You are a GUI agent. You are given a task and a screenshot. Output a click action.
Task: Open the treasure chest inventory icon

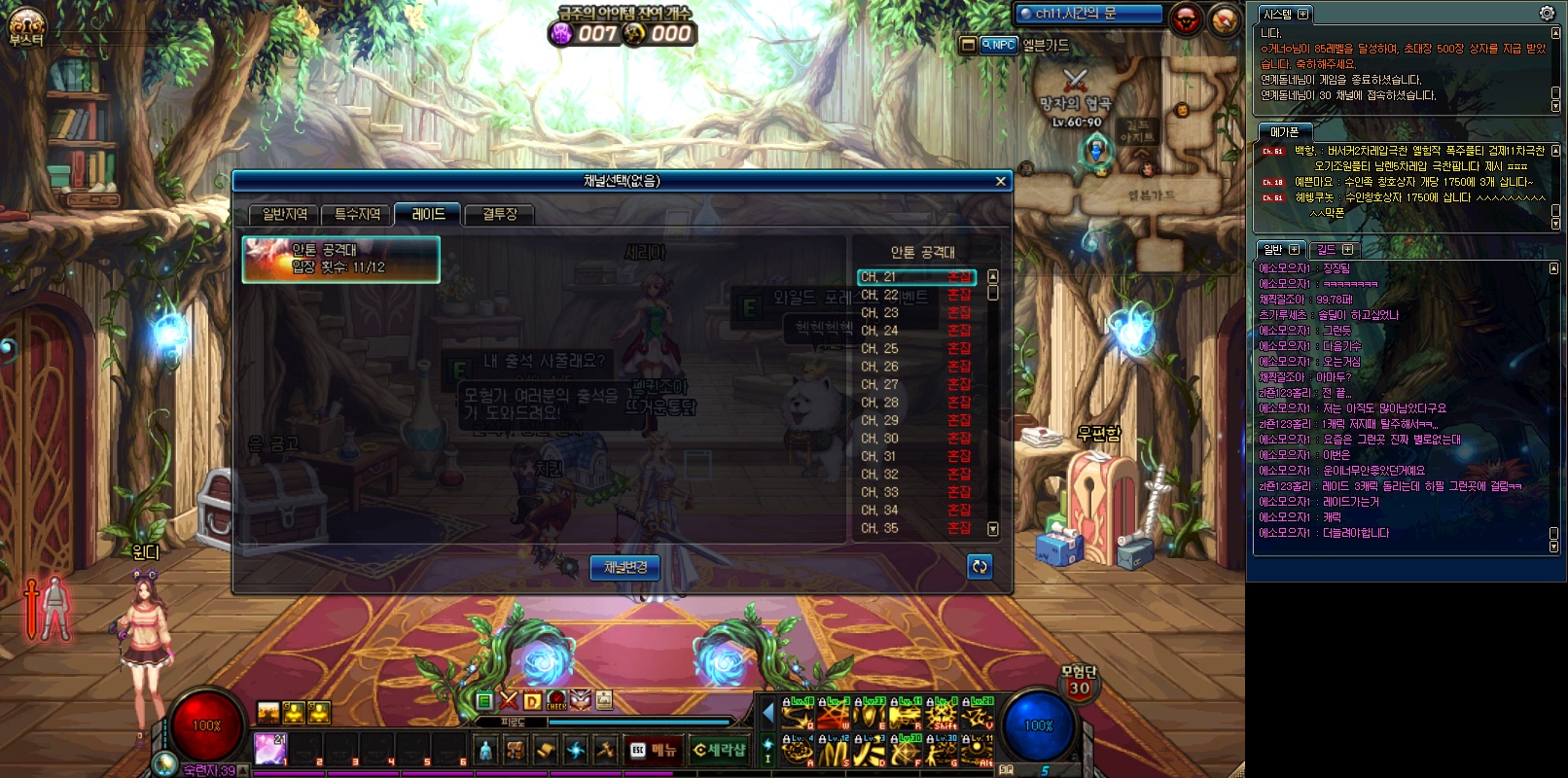pos(516,750)
